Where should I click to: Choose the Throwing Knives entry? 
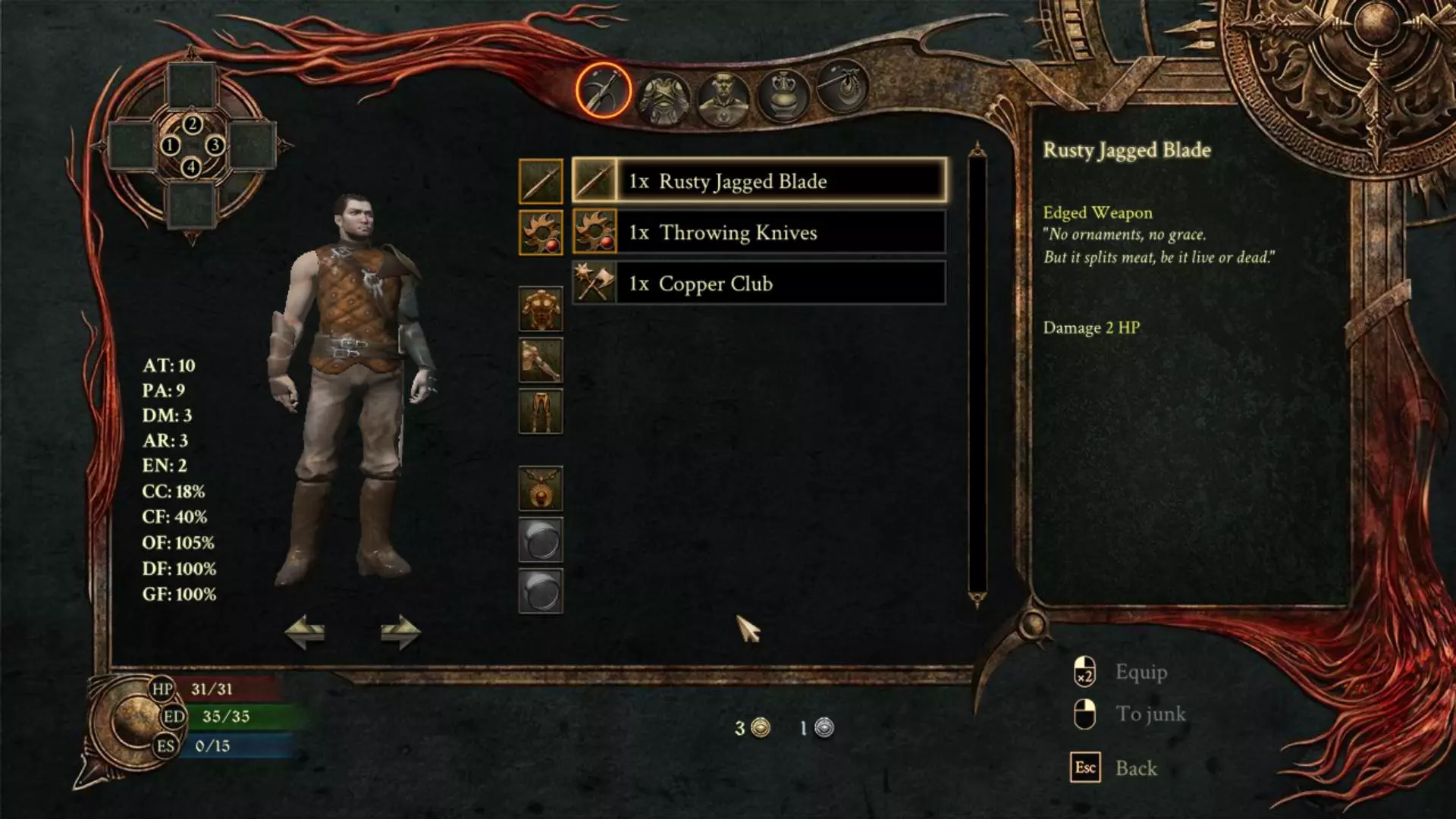[x=758, y=232]
